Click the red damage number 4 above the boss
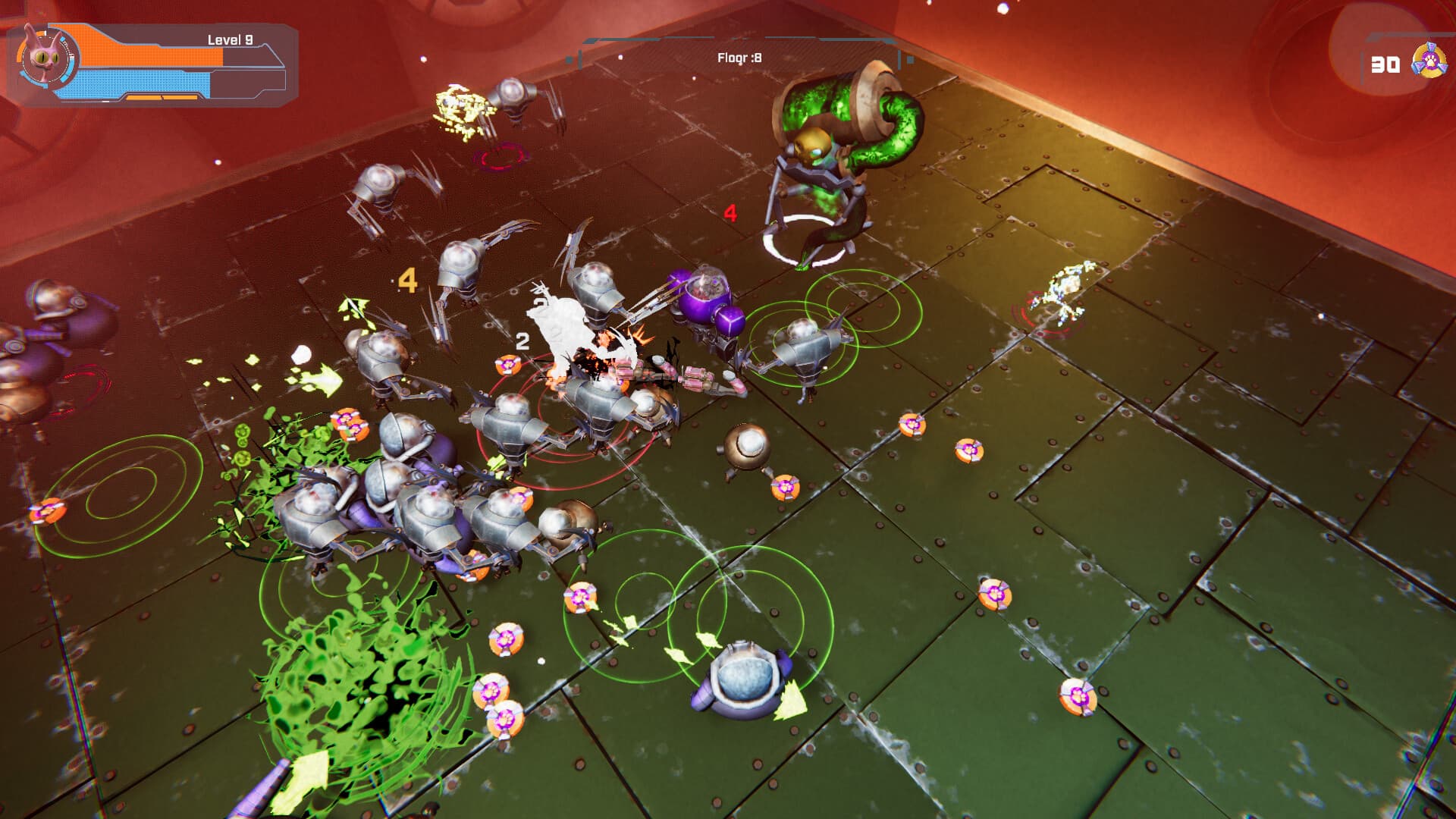The width and height of the screenshot is (1456, 819). pyautogui.click(x=730, y=213)
